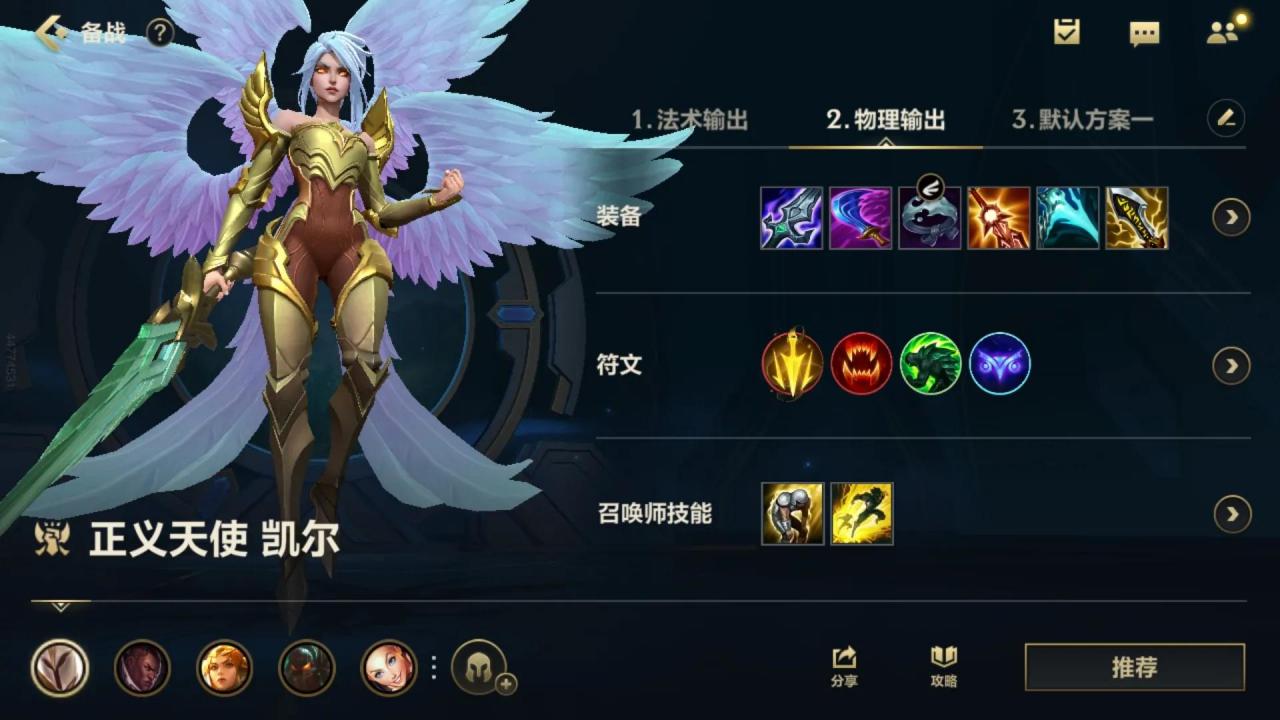This screenshot has width=1280, height=720.
Task: Inspect the first equipped sword item icon
Action: click(x=790, y=217)
